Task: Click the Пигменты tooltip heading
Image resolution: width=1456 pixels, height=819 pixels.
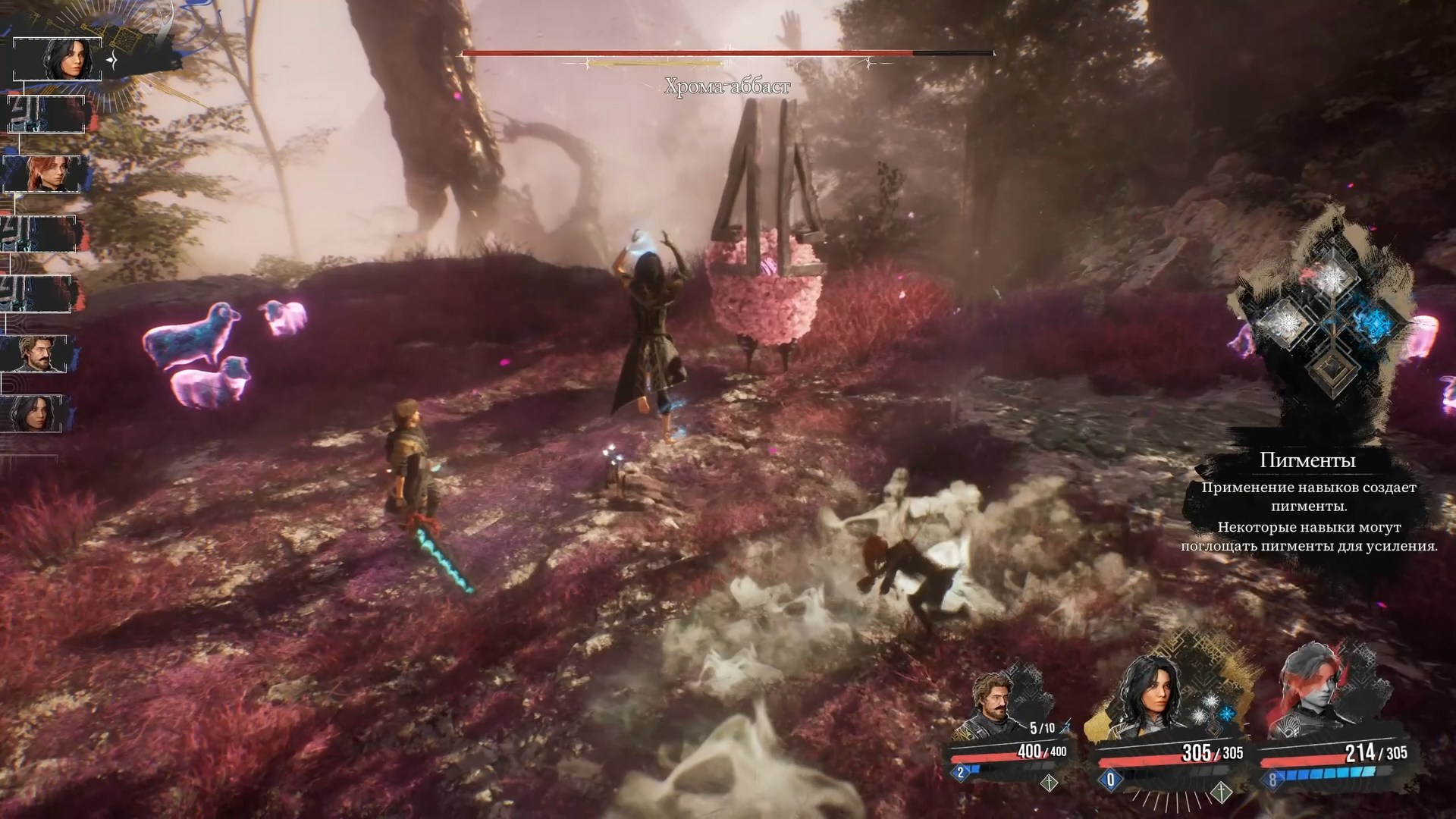Action: click(1307, 460)
